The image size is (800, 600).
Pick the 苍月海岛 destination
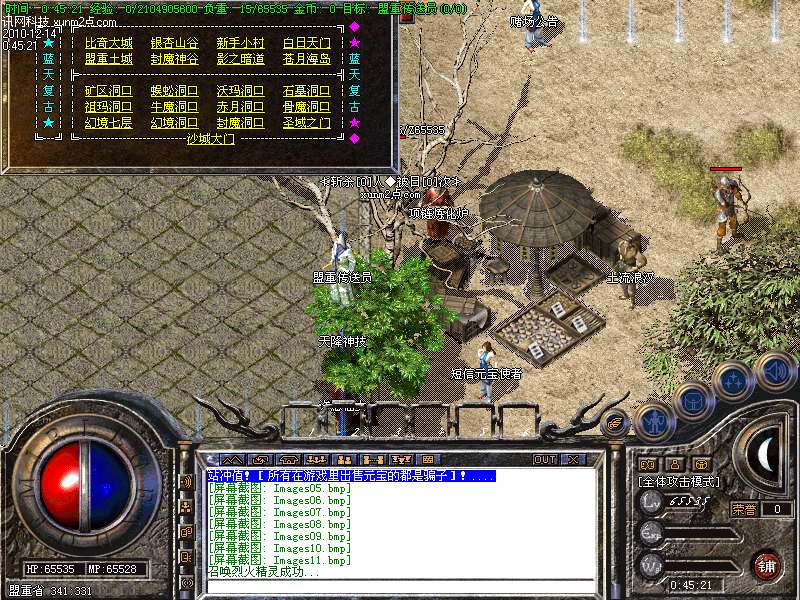306,59
